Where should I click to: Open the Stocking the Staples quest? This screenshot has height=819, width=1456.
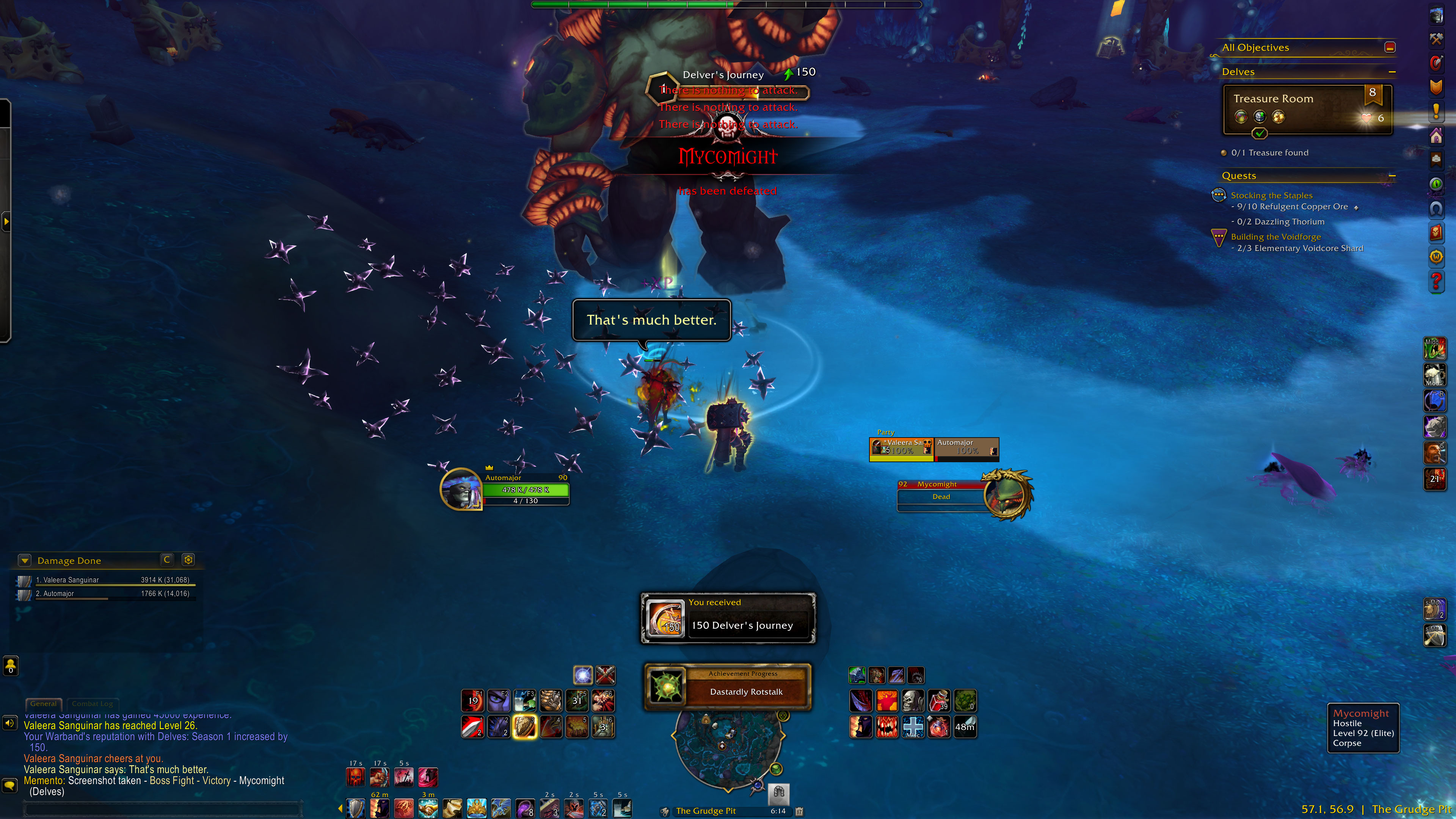(x=1271, y=196)
